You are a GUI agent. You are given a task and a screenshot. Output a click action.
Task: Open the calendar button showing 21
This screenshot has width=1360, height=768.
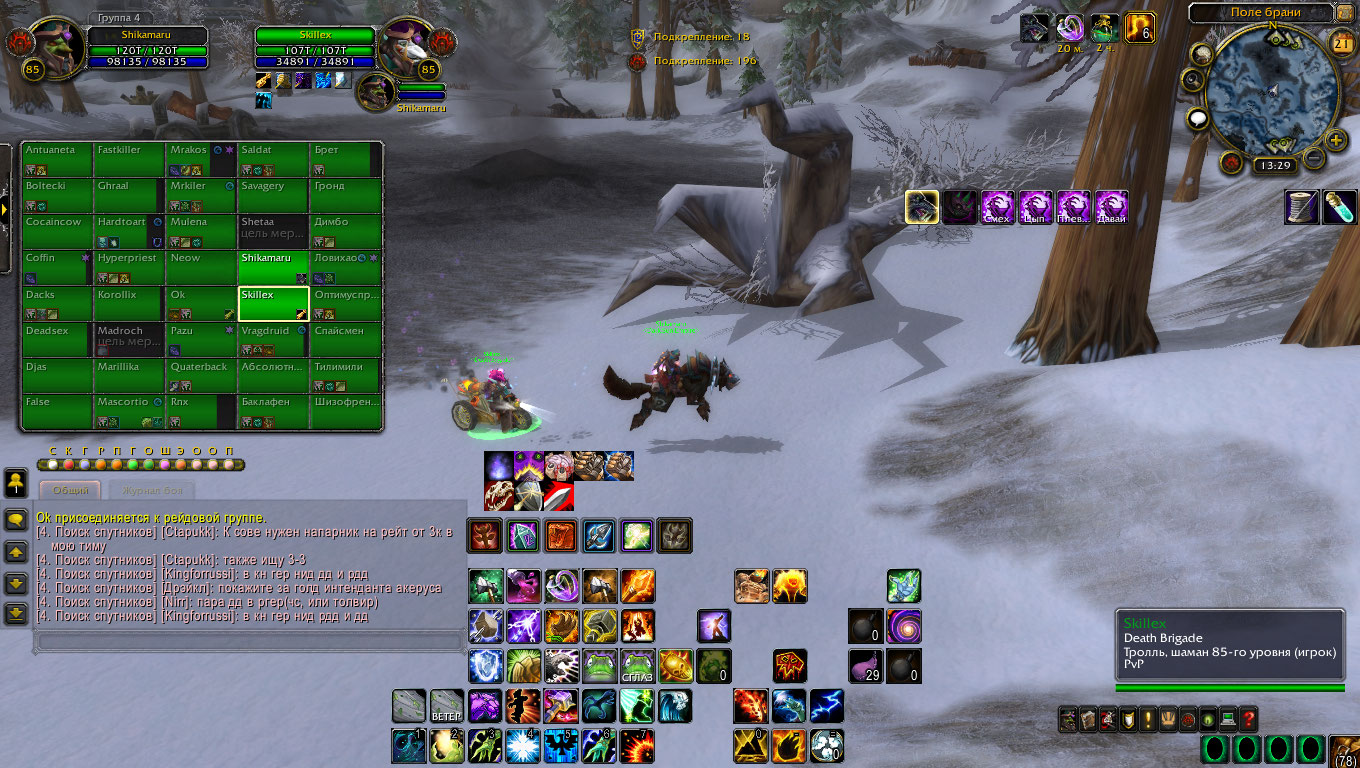coord(1342,41)
